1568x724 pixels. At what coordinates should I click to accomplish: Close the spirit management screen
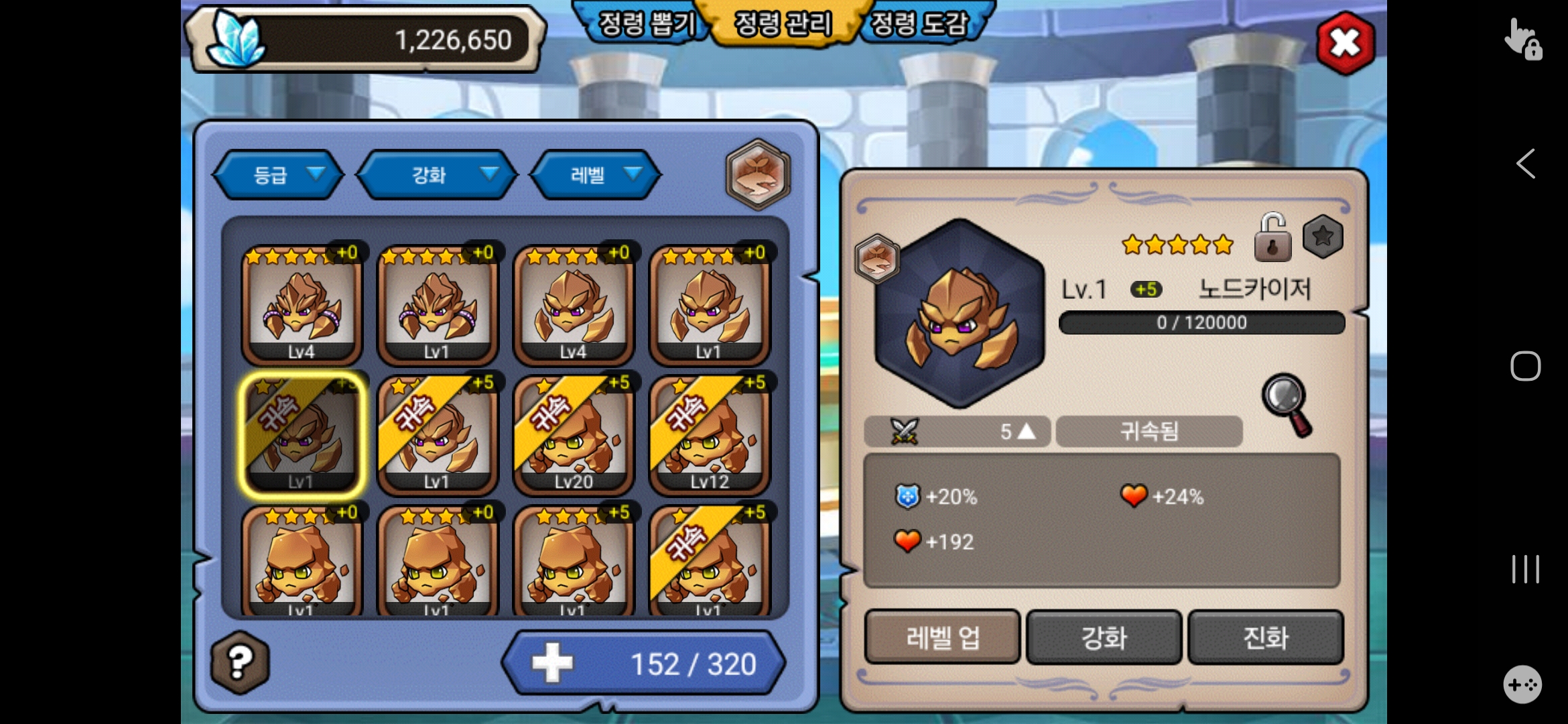click(1345, 44)
